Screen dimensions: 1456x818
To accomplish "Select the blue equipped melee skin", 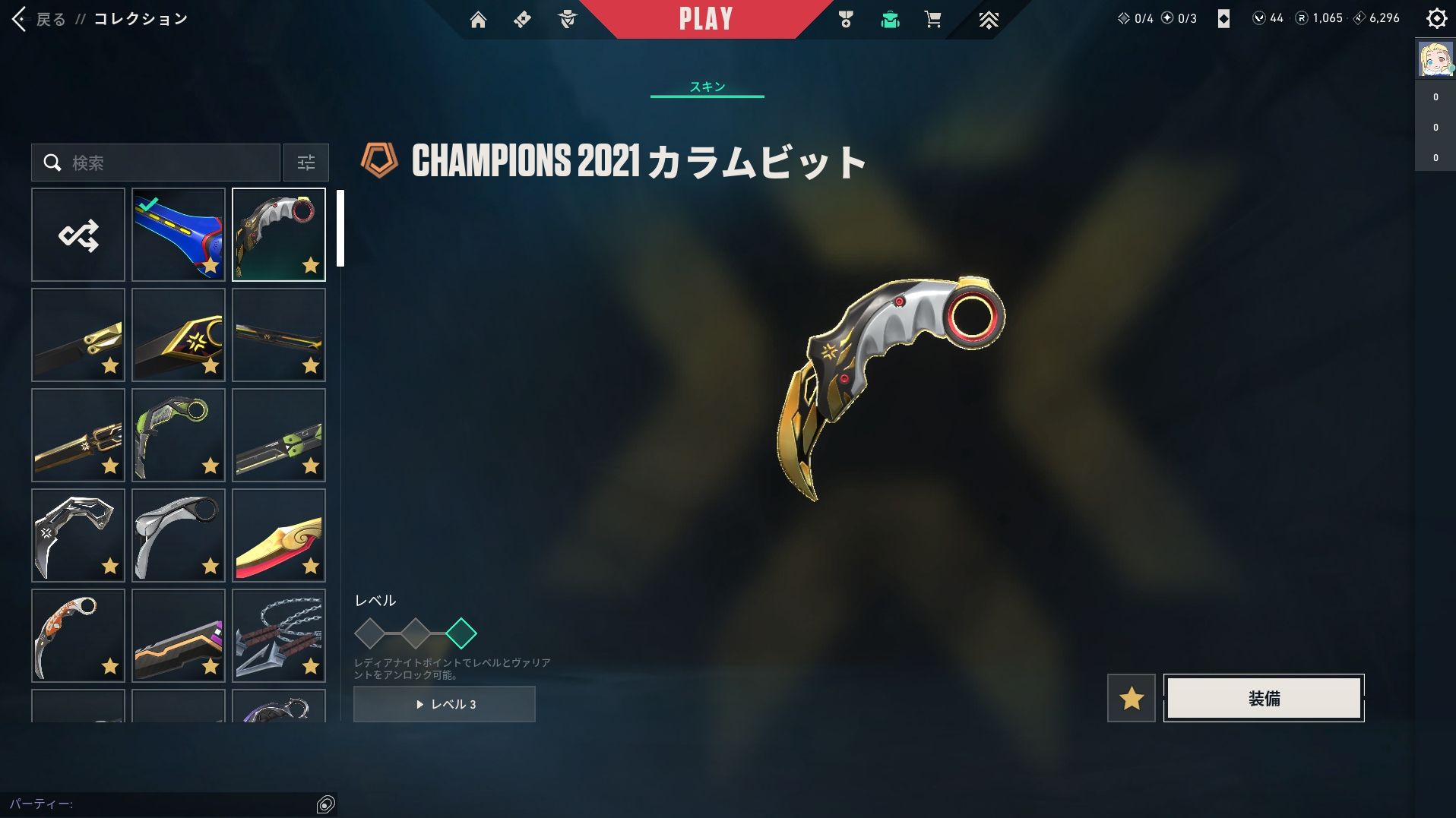I will (x=179, y=235).
